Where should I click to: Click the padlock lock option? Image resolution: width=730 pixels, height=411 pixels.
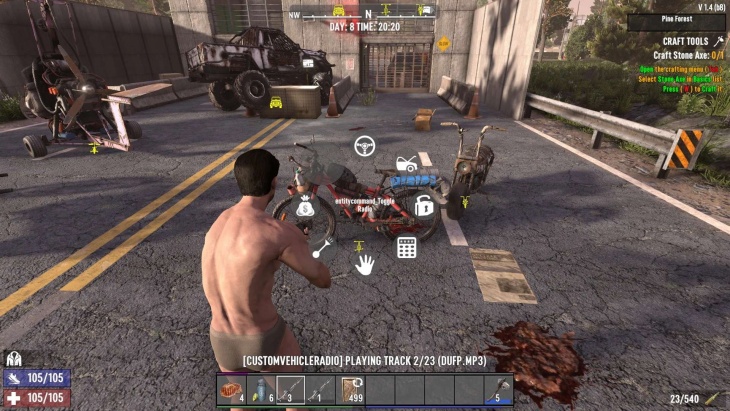point(424,206)
